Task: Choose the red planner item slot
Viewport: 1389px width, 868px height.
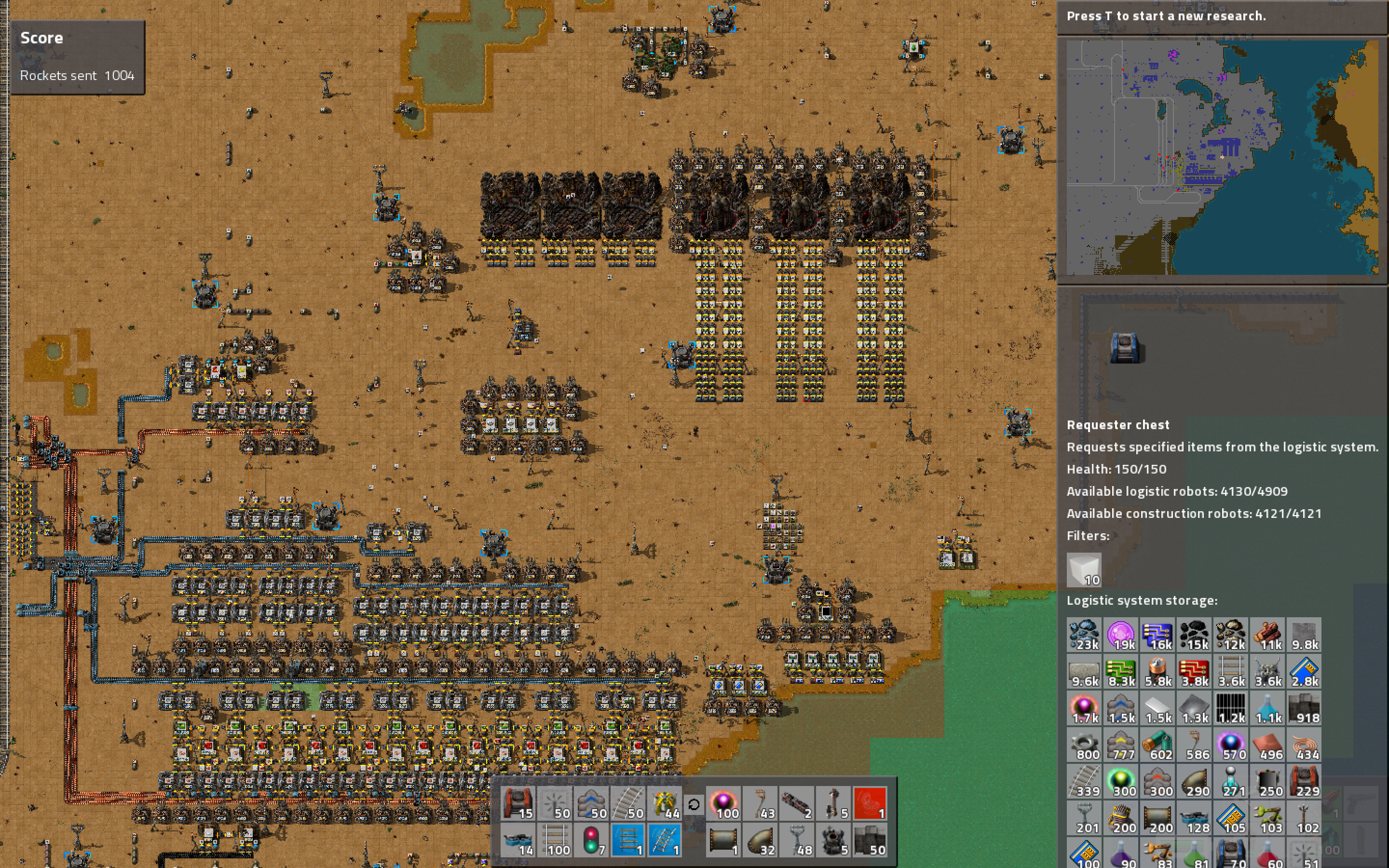Action: (870, 802)
